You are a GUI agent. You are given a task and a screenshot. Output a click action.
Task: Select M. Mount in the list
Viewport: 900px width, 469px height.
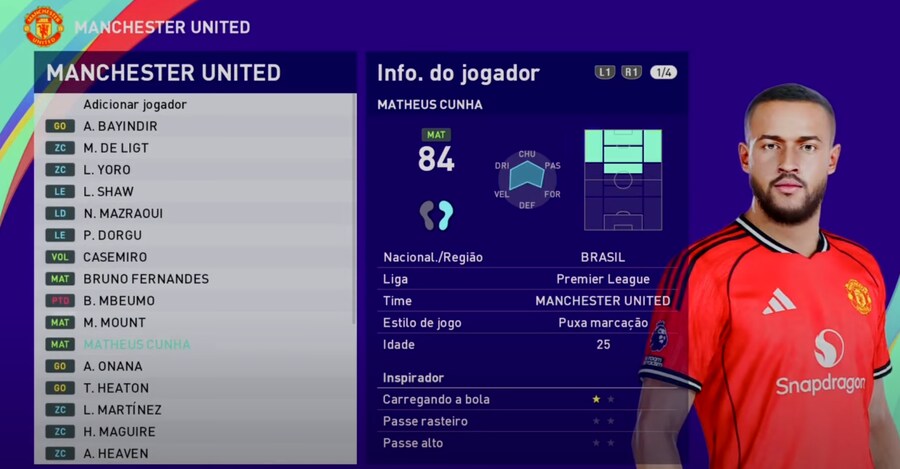114,322
